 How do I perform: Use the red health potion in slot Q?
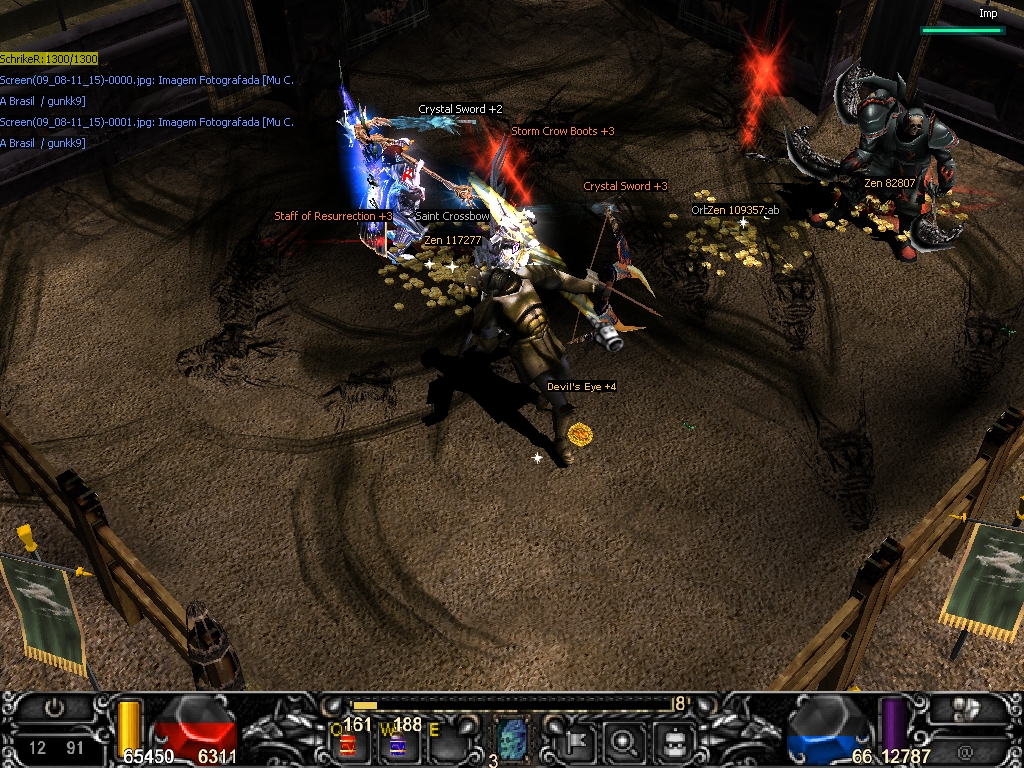coord(347,745)
